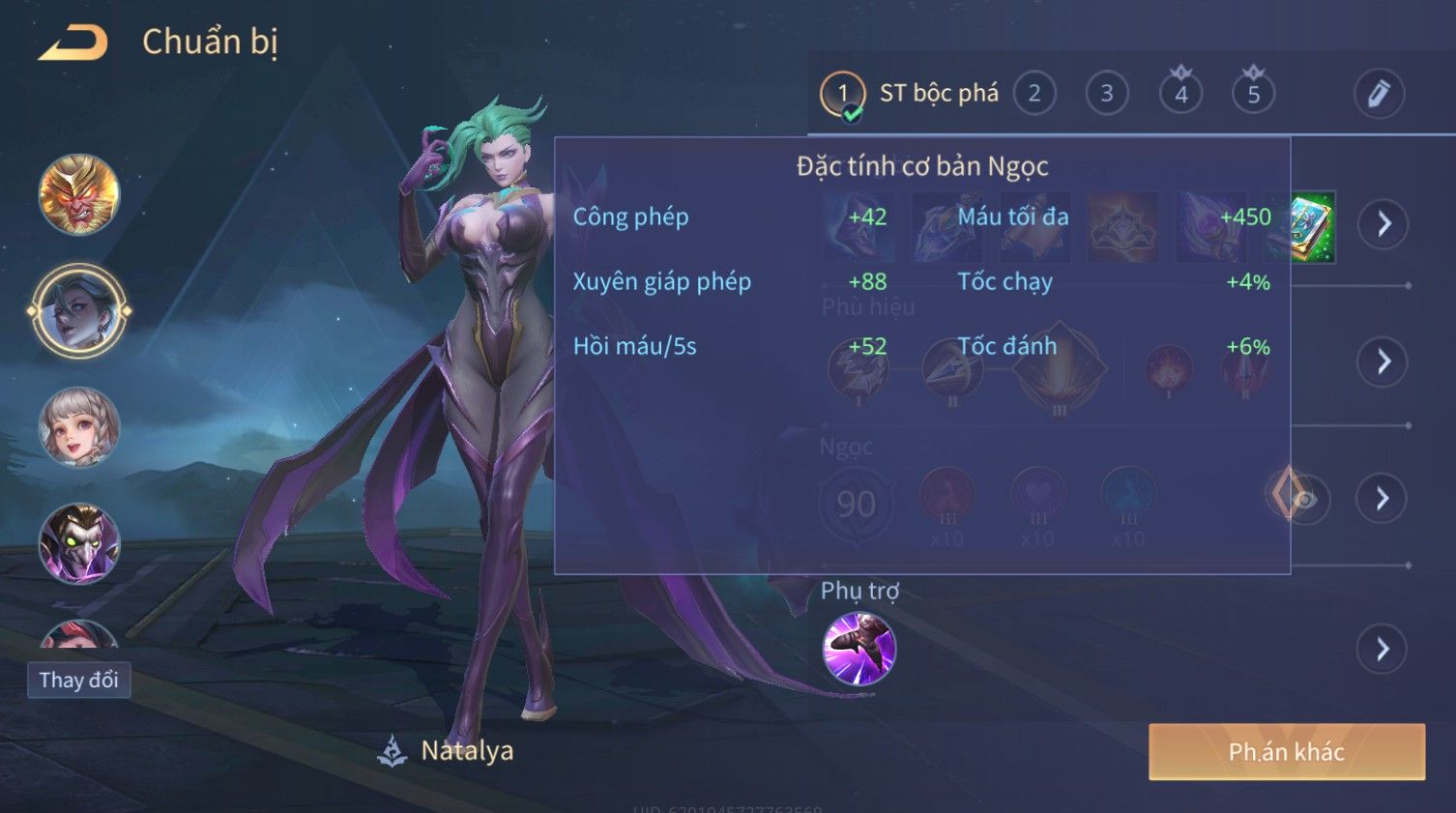The height and width of the screenshot is (813, 1456).
Task: Go back using the return arrow
Action: [73, 43]
